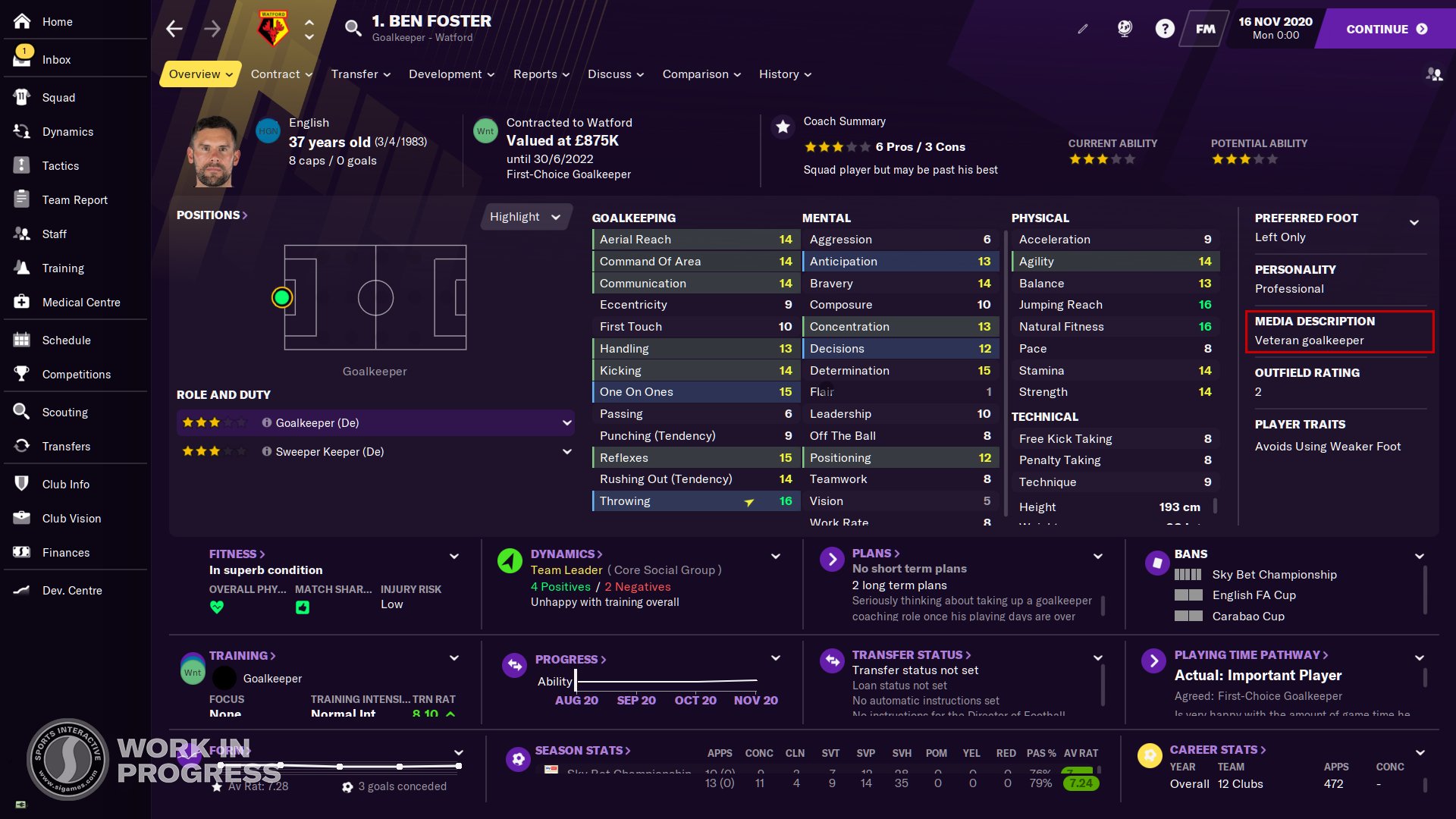Click the search magnifier icon
Image resolution: width=1456 pixels, height=819 pixels.
(x=353, y=29)
